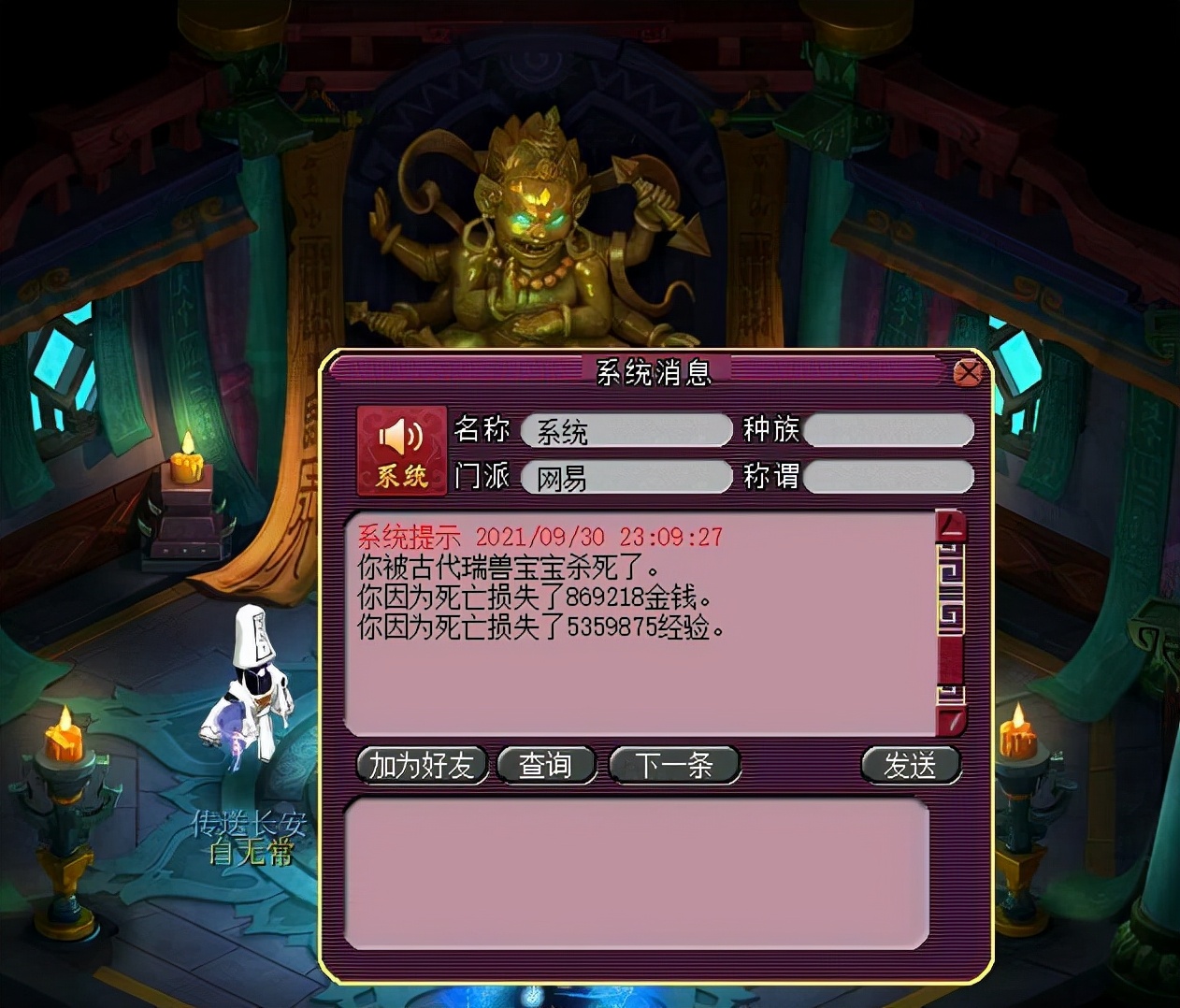Click the red 系统 speaker icon
This screenshot has height=1008, width=1180.
pyautogui.click(x=401, y=451)
